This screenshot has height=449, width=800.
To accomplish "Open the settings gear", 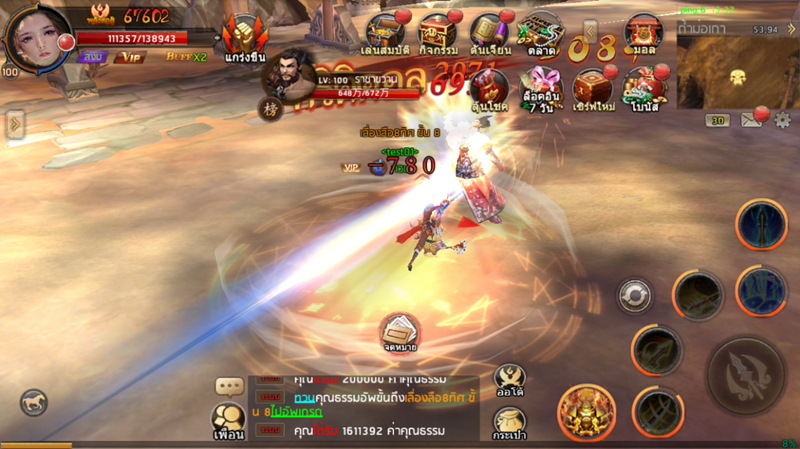I will [x=782, y=121].
